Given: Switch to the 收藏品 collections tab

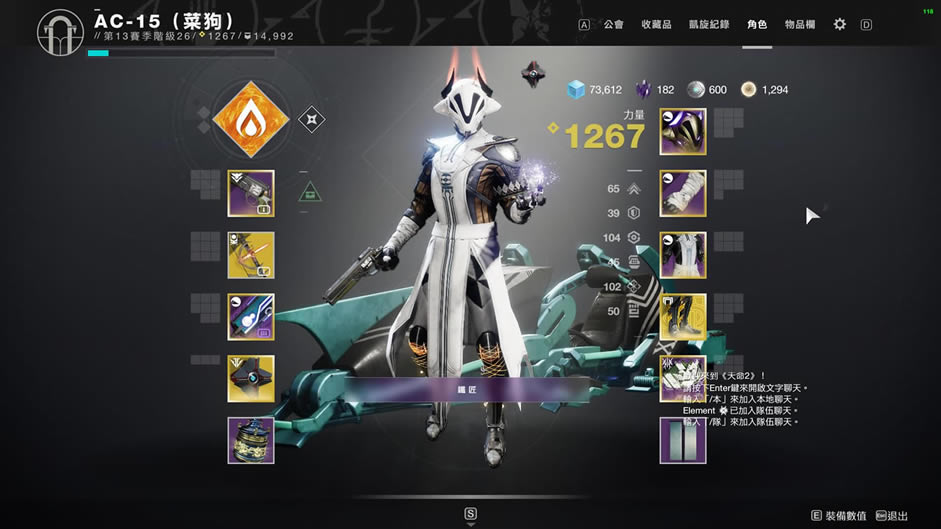Looking at the screenshot, I should click(x=656, y=24).
